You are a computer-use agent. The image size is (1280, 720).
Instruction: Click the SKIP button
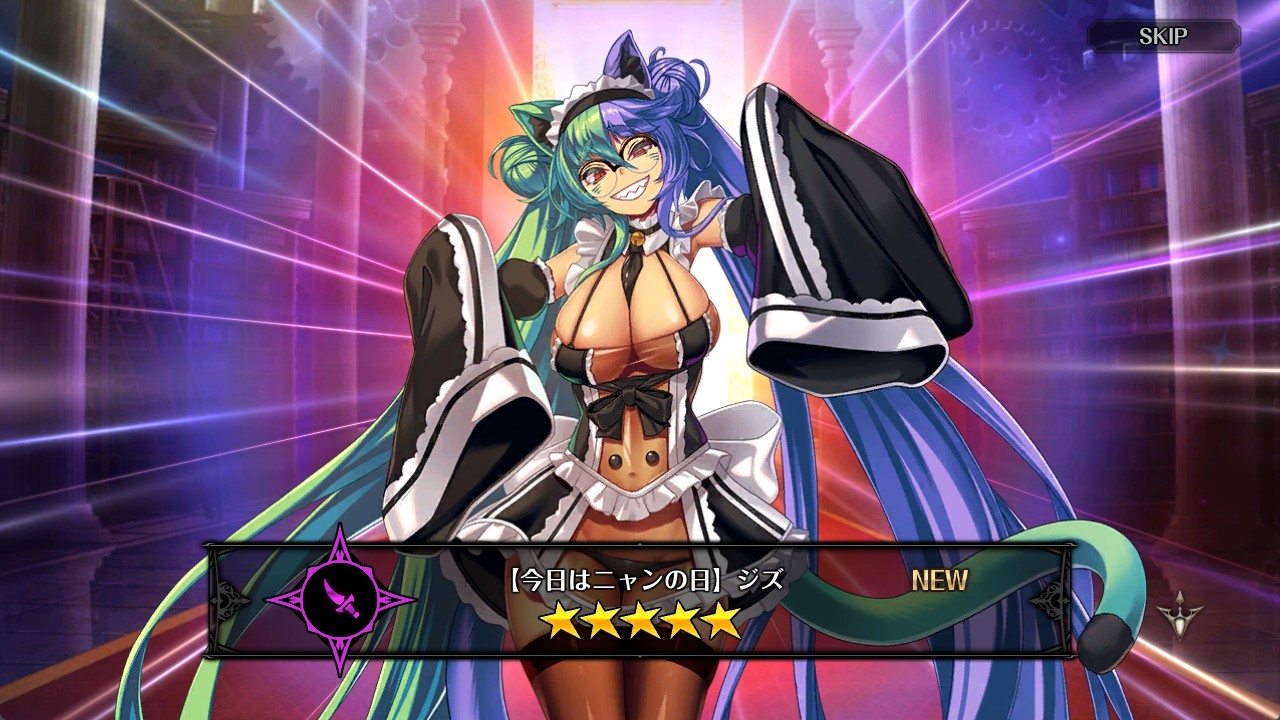1163,37
